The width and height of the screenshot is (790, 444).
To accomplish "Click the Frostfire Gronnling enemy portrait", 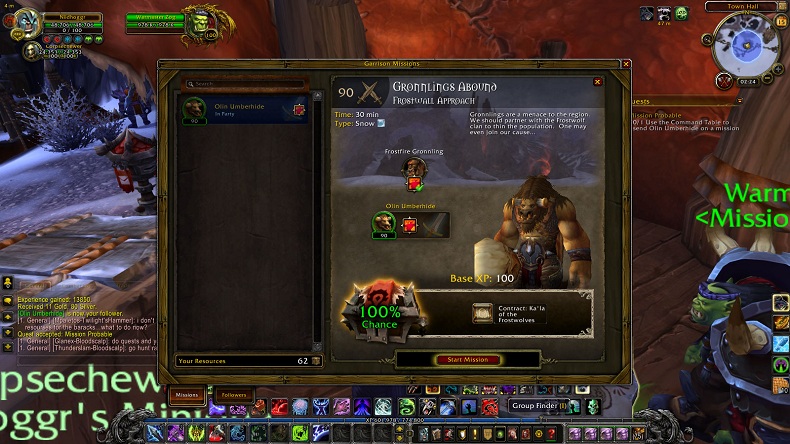I will pos(413,169).
